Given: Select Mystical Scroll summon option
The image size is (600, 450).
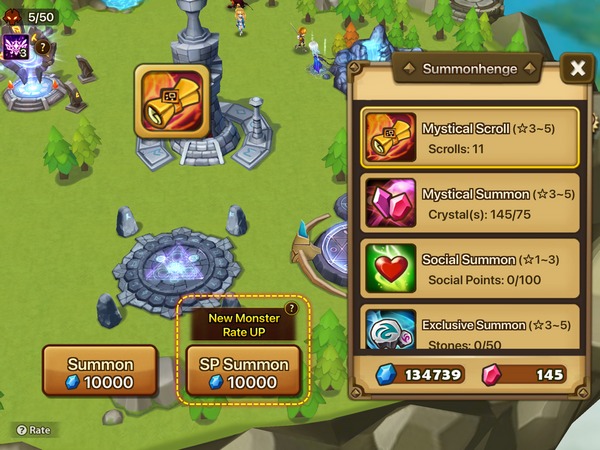Looking at the screenshot, I should pyautogui.click(x=470, y=137).
